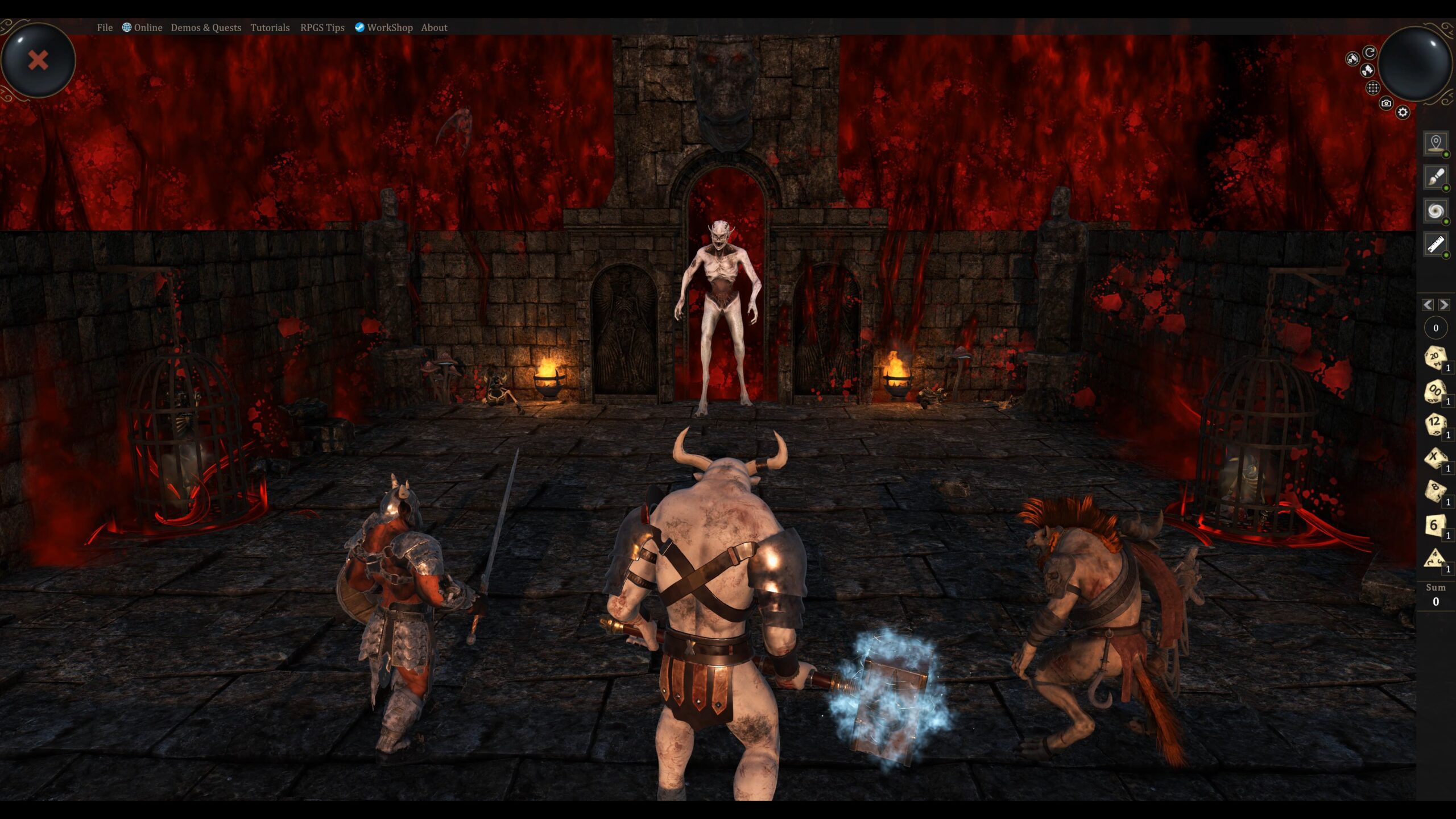Roll the twenty-sided die
The height and width of the screenshot is (819, 1456).
click(x=1434, y=358)
